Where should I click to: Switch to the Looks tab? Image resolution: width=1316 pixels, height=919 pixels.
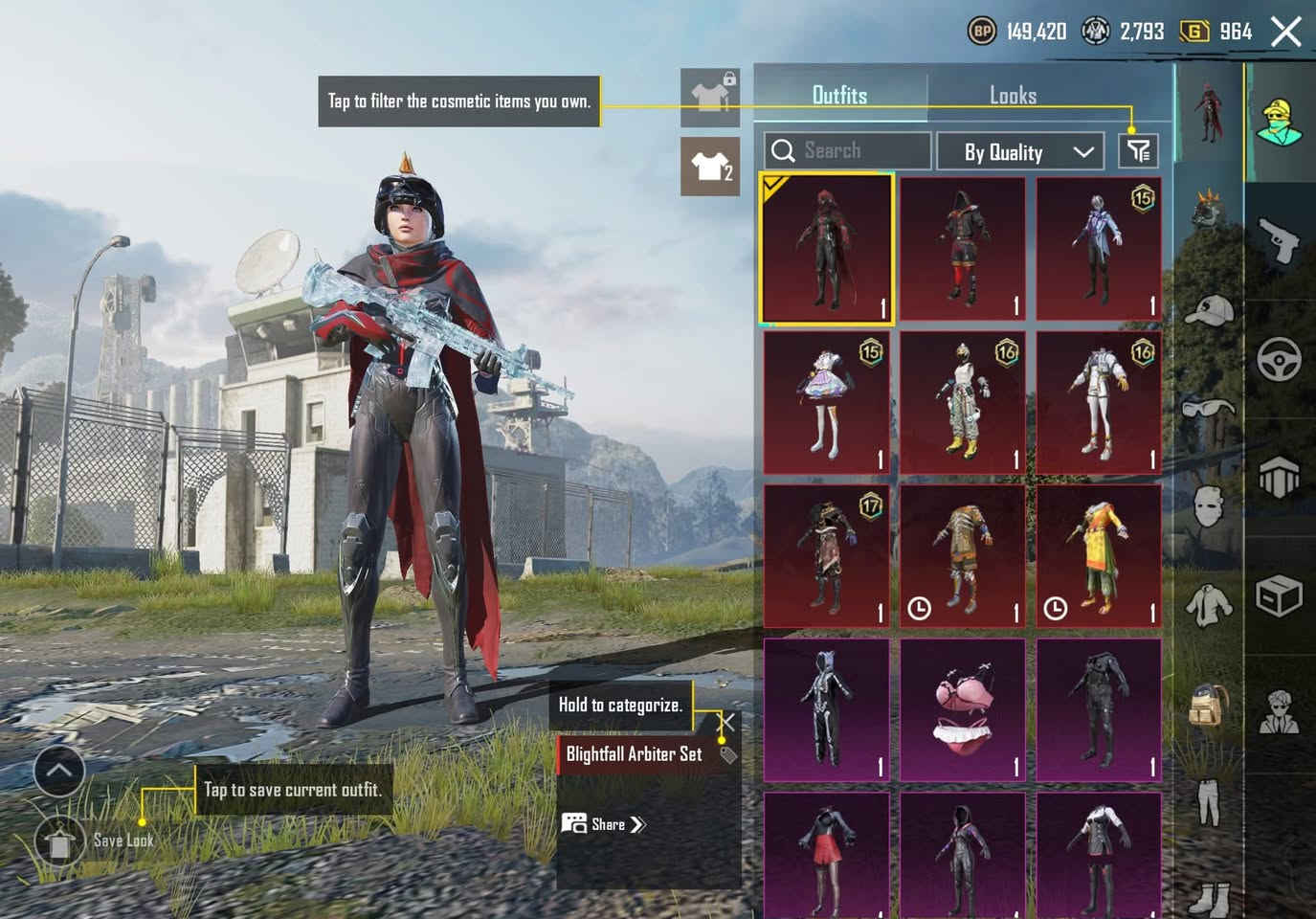1013,95
